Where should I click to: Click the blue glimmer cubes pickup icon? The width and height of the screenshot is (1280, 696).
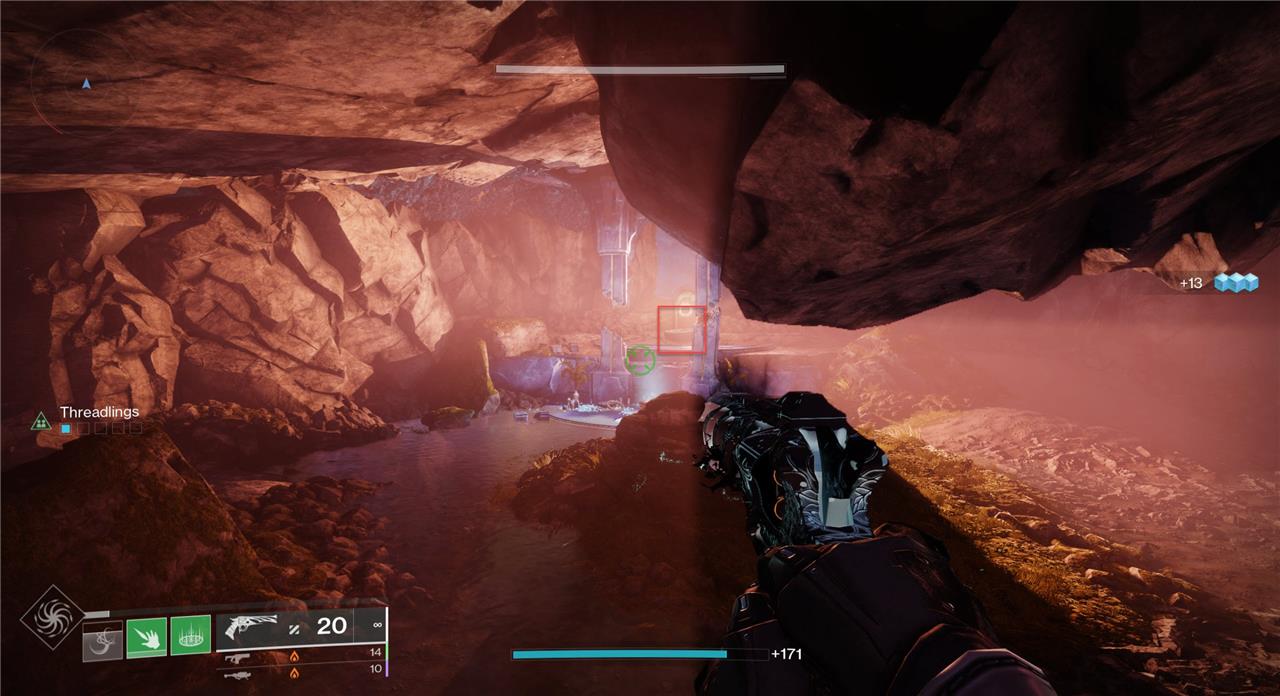[1234, 283]
